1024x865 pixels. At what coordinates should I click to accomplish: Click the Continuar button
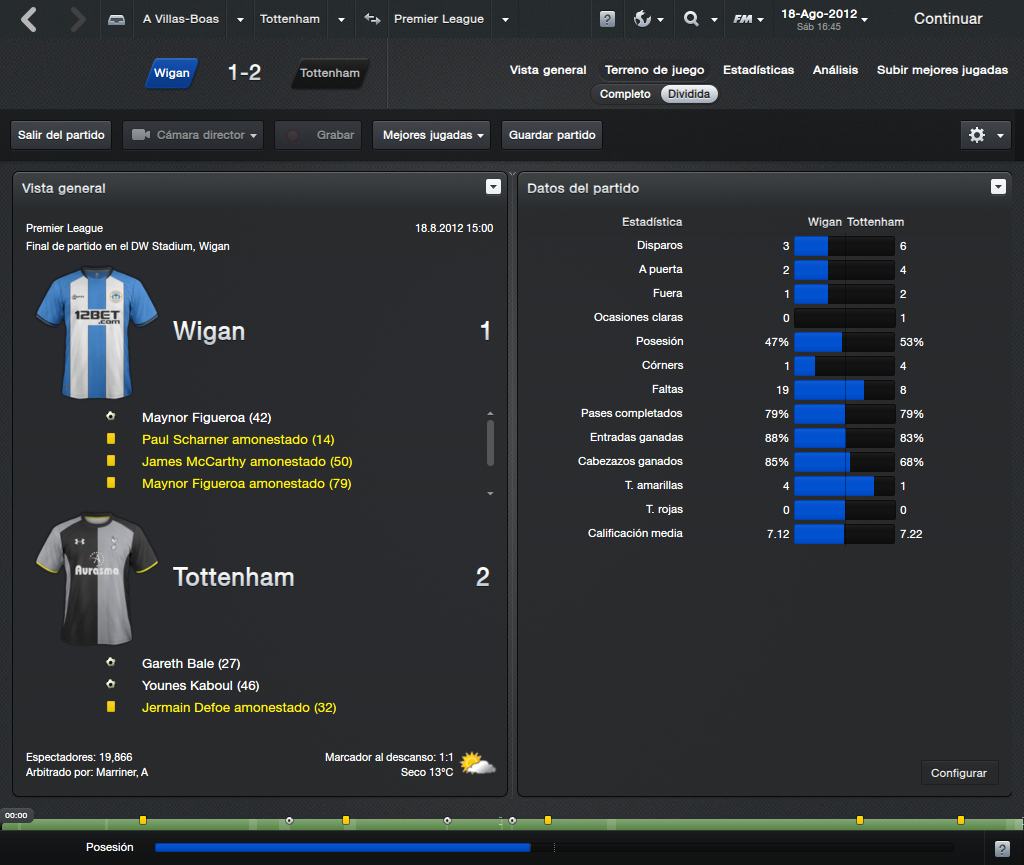pyautogui.click(x=947, y=19)
